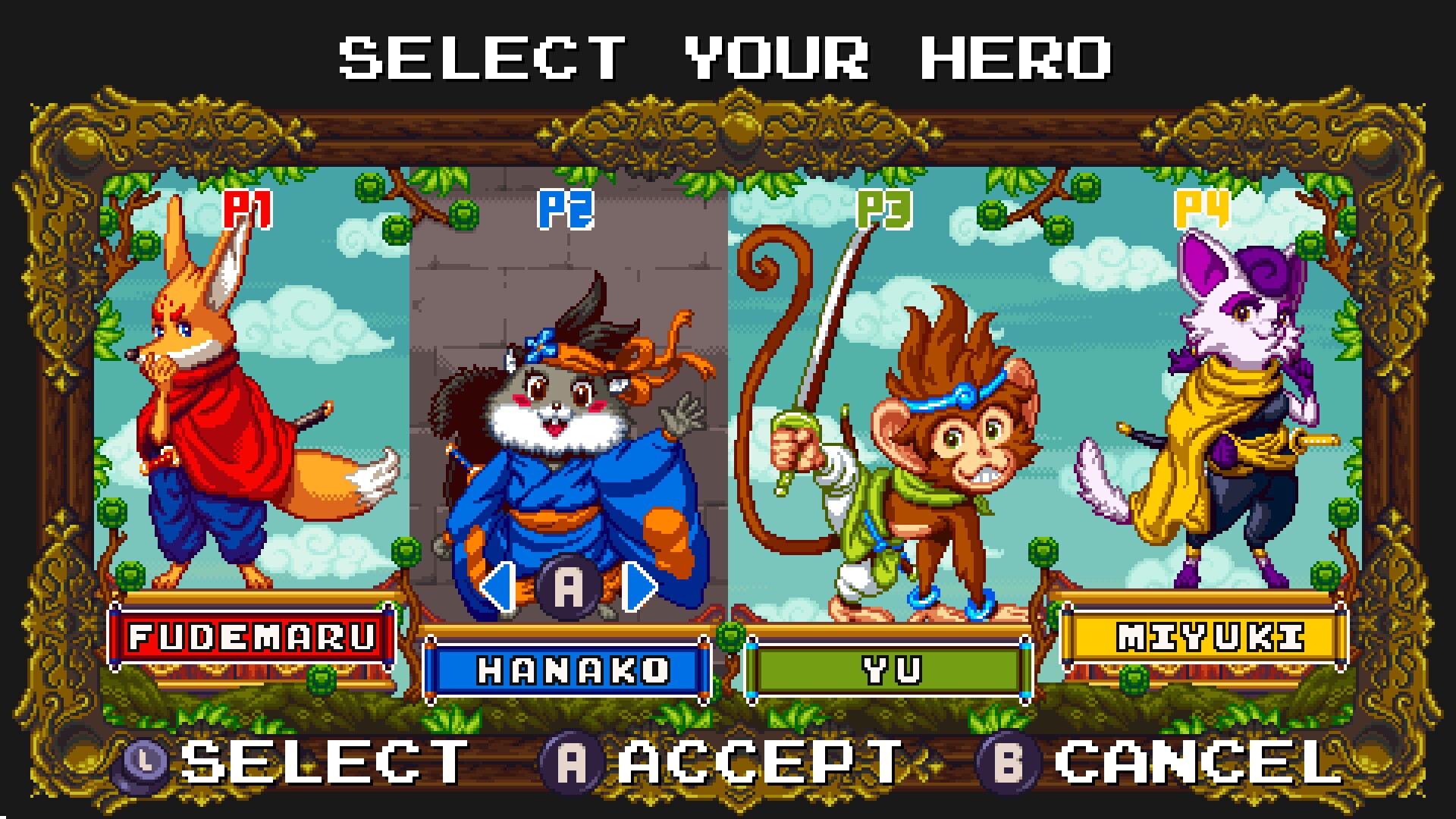The height and width of the screenshot is (819, 1456).
Task: Click the YU nameplate
Action: click(x=889, y=669)
